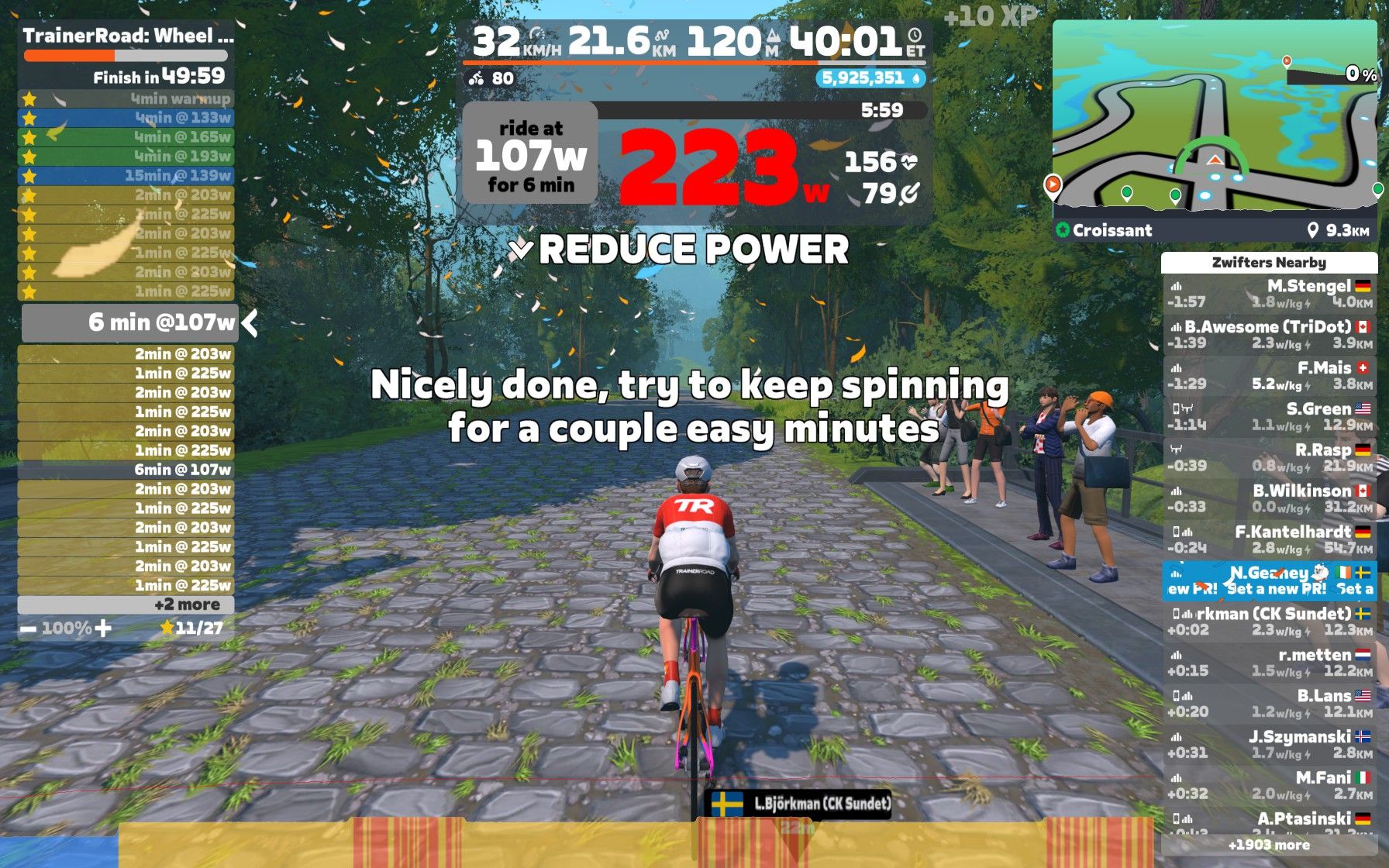1389x868 pixels.
Task: Increase workout intensity with the plus button
Action: coord(103,629)
